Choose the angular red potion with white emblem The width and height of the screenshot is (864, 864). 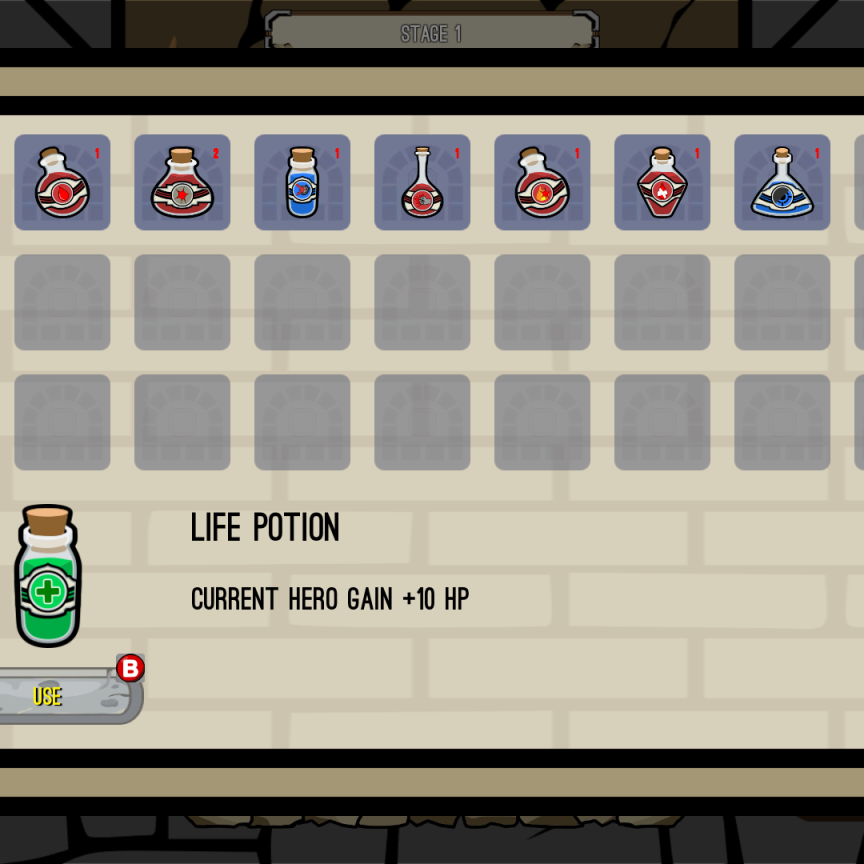(x=662, y=183)
